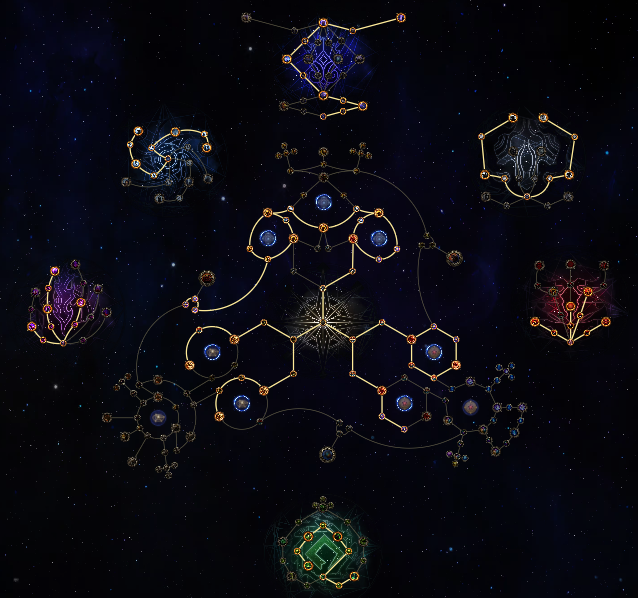Select the radiant starburst node at the tree's center
The height and width of the screenshot is (598, 638).
(x=323, y=318)
